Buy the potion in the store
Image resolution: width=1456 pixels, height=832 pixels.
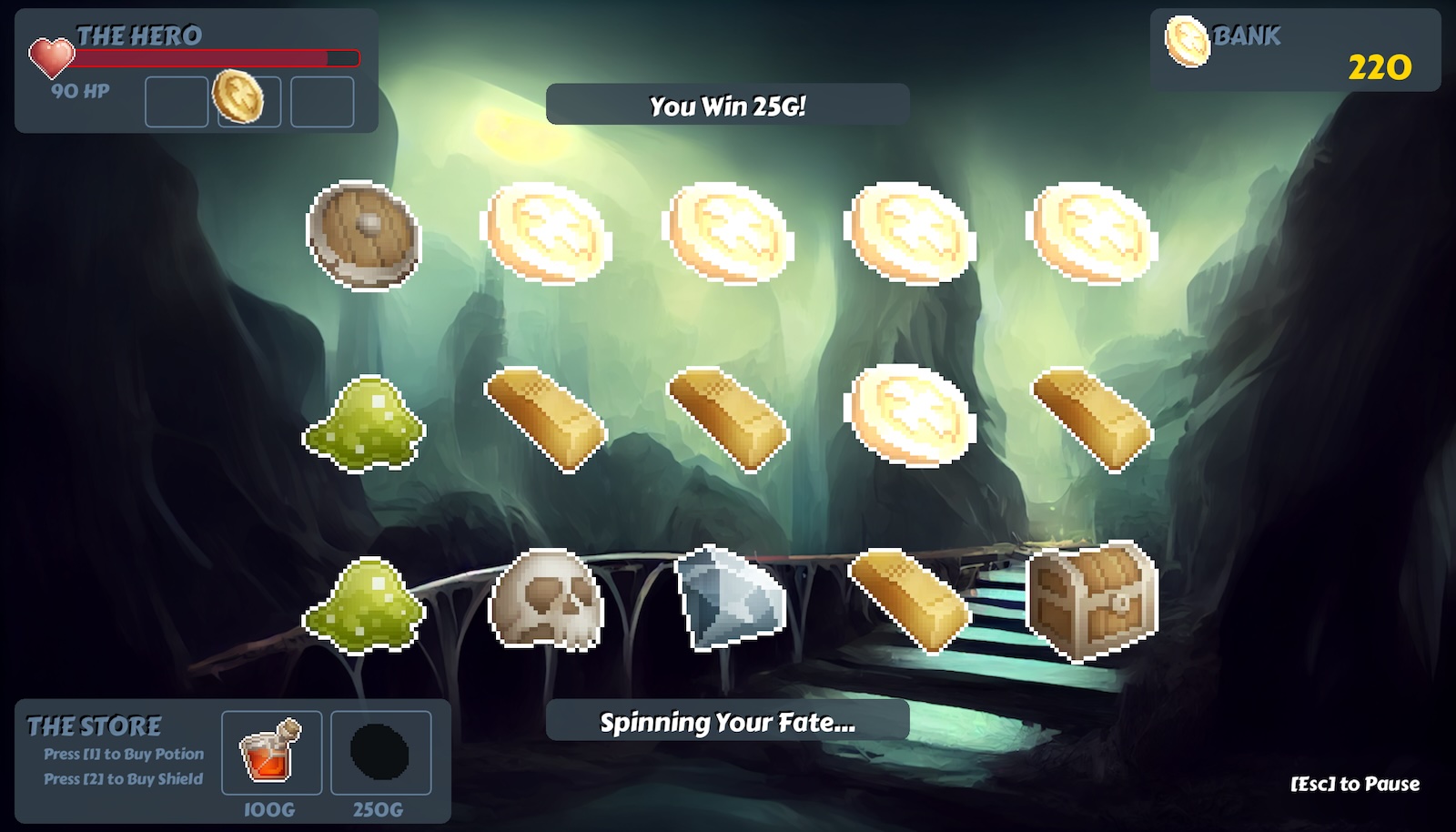pos(271,753)
